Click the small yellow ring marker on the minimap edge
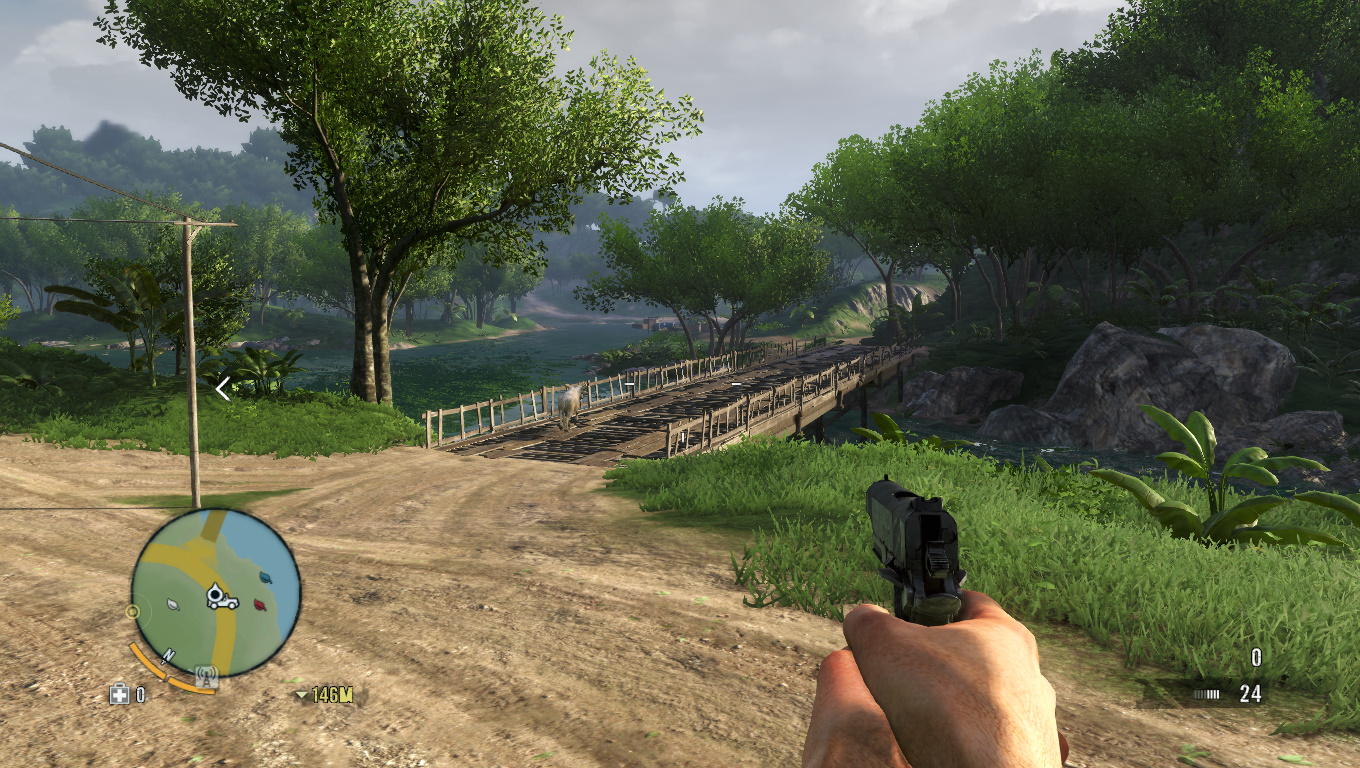The width and height of the screenshot is (1360, 768). (132, 612)
